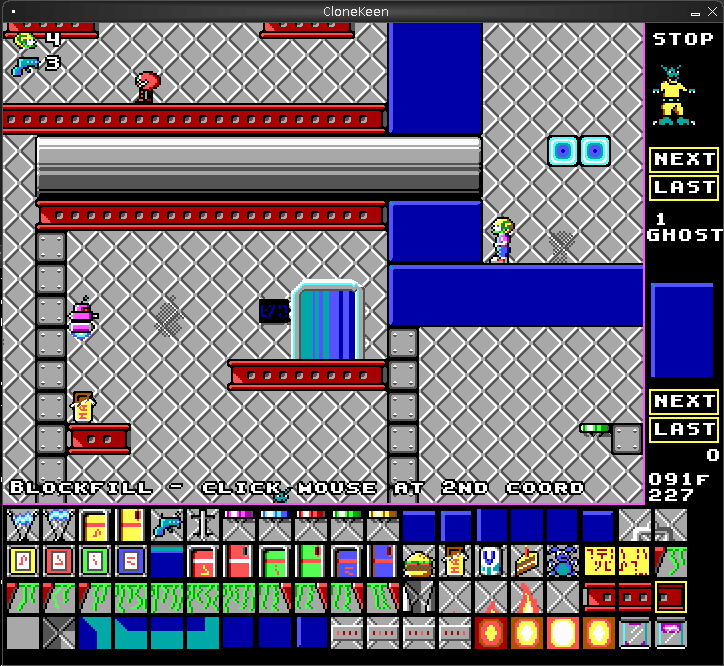
Task: Select the flame tile in the palette
Action: [526, 598]
